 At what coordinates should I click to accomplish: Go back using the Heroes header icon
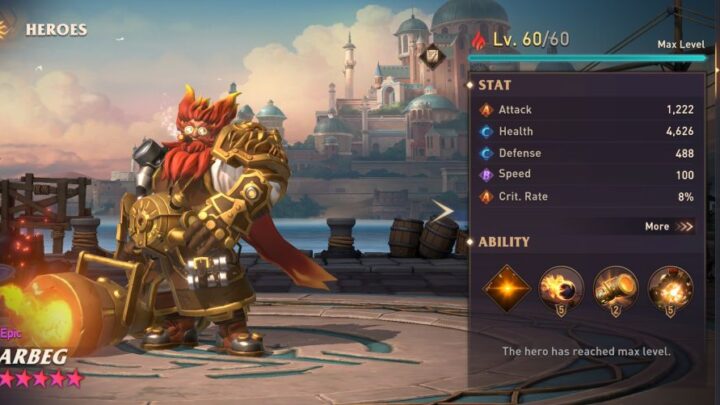click(x=6, y=28)
